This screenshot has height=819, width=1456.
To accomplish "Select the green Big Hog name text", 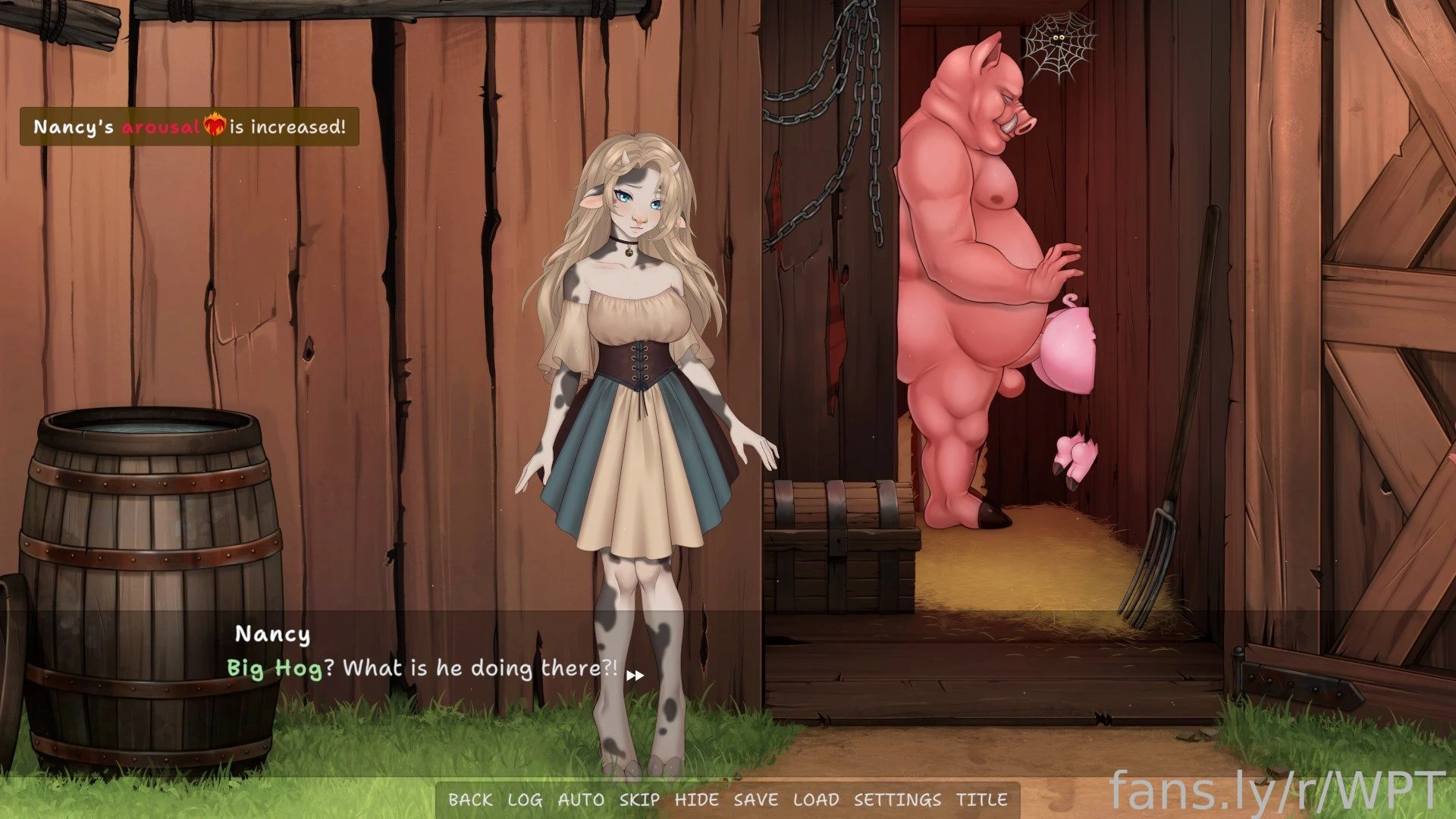I will pyautogui.click(x=273, y=668).
